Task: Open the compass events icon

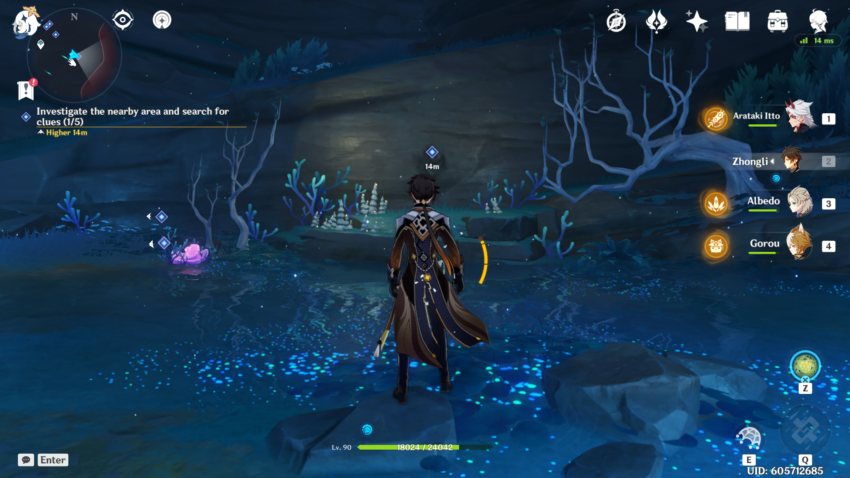Action: pyautogui.click(x=616, y=21)
